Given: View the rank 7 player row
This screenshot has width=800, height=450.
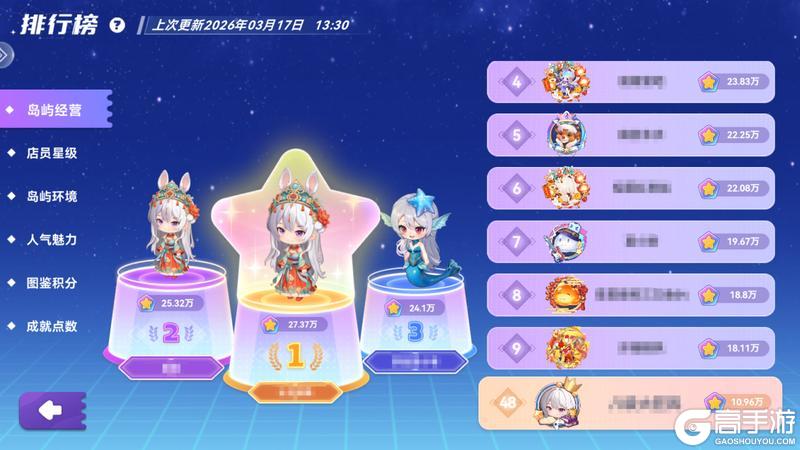Looking at the screenshot, I should pyautogui.click(x=630, y=241).
